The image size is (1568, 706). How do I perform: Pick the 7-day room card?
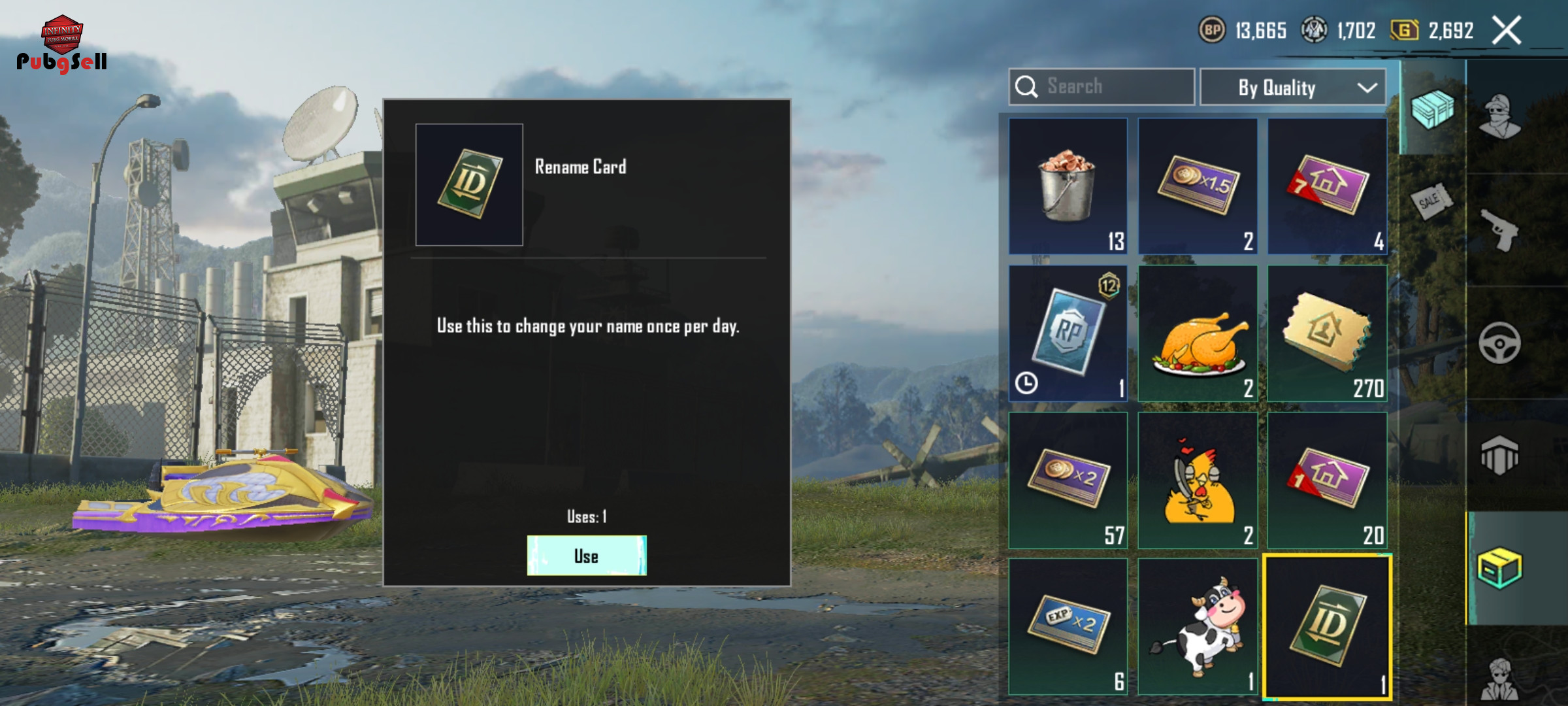pos(1327,186)
